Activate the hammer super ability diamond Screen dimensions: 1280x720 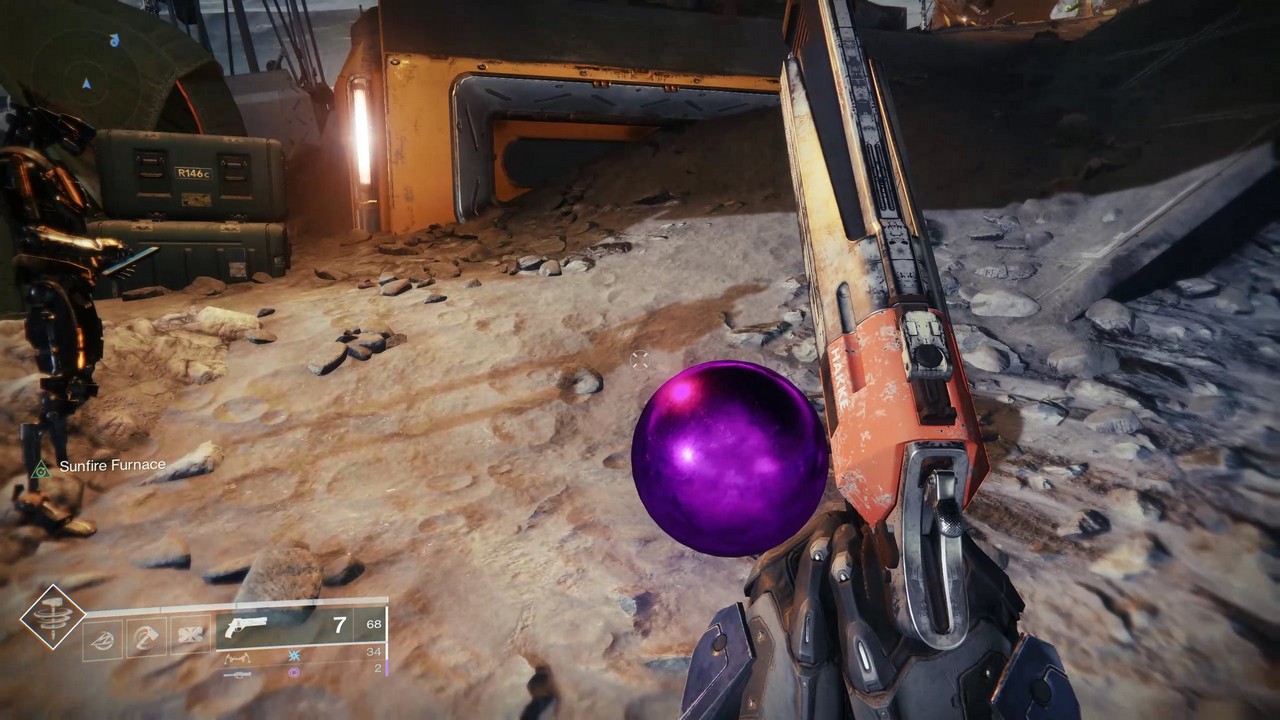52,616
